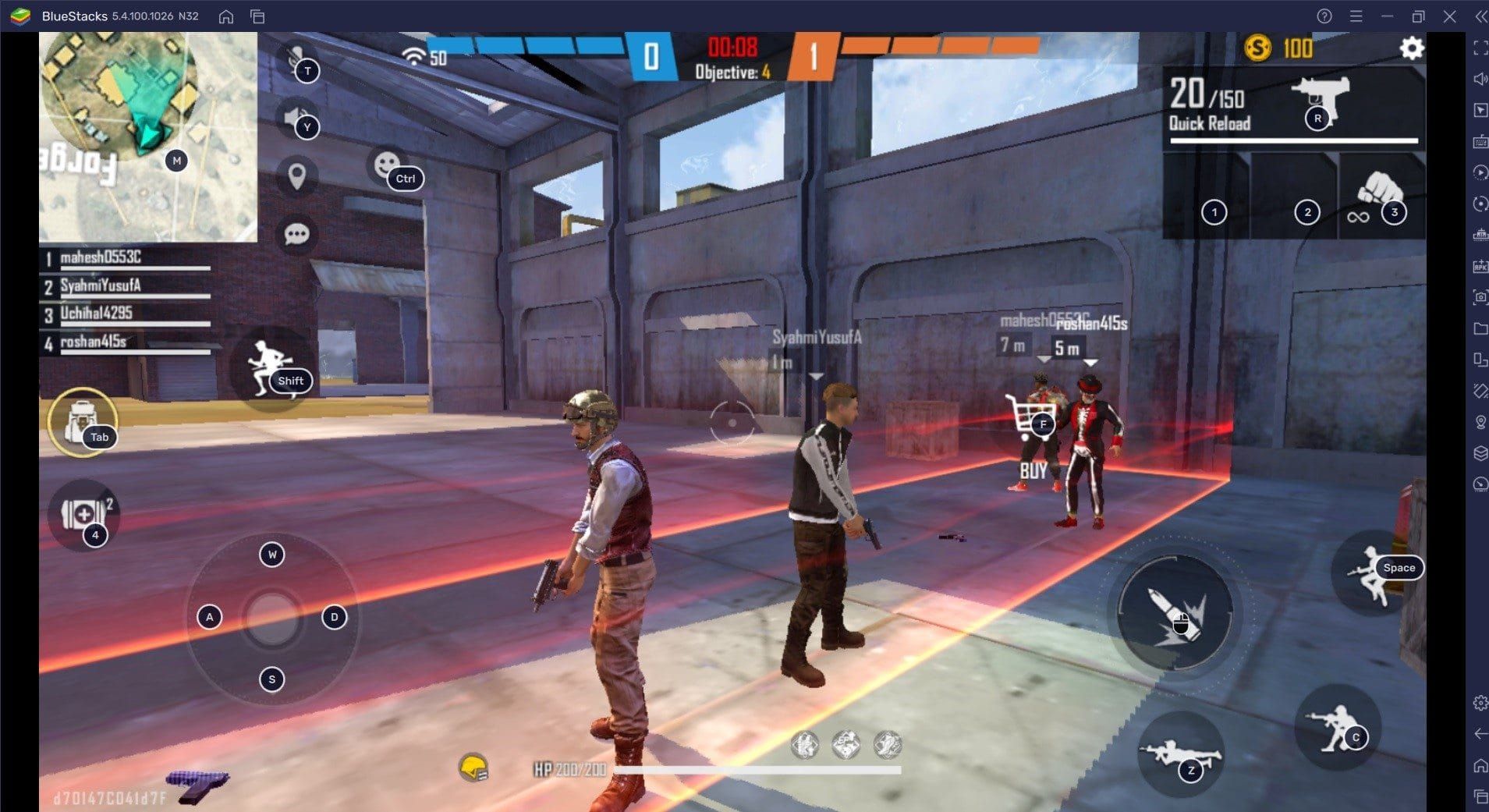
Task: Toggle crouch stance button
Action: [x=1337, y=729]
